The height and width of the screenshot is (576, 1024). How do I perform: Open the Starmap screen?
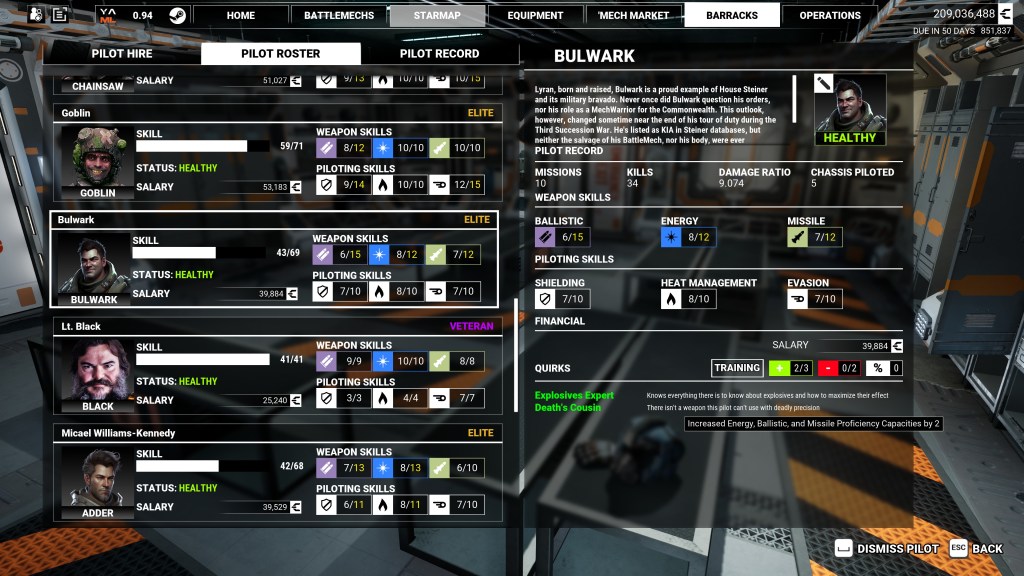coord(435,15)
